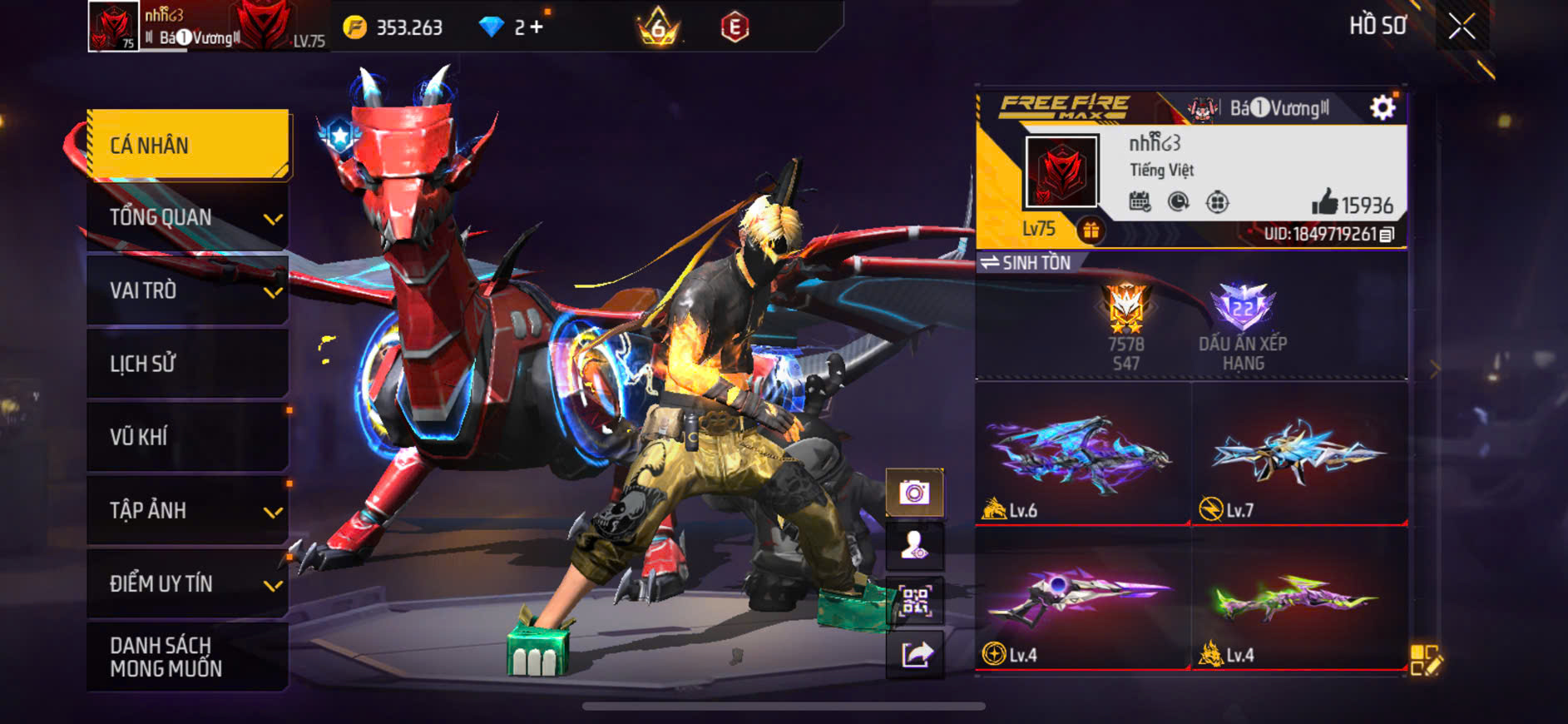
Task: Open the QR code button
Action: 914,600
